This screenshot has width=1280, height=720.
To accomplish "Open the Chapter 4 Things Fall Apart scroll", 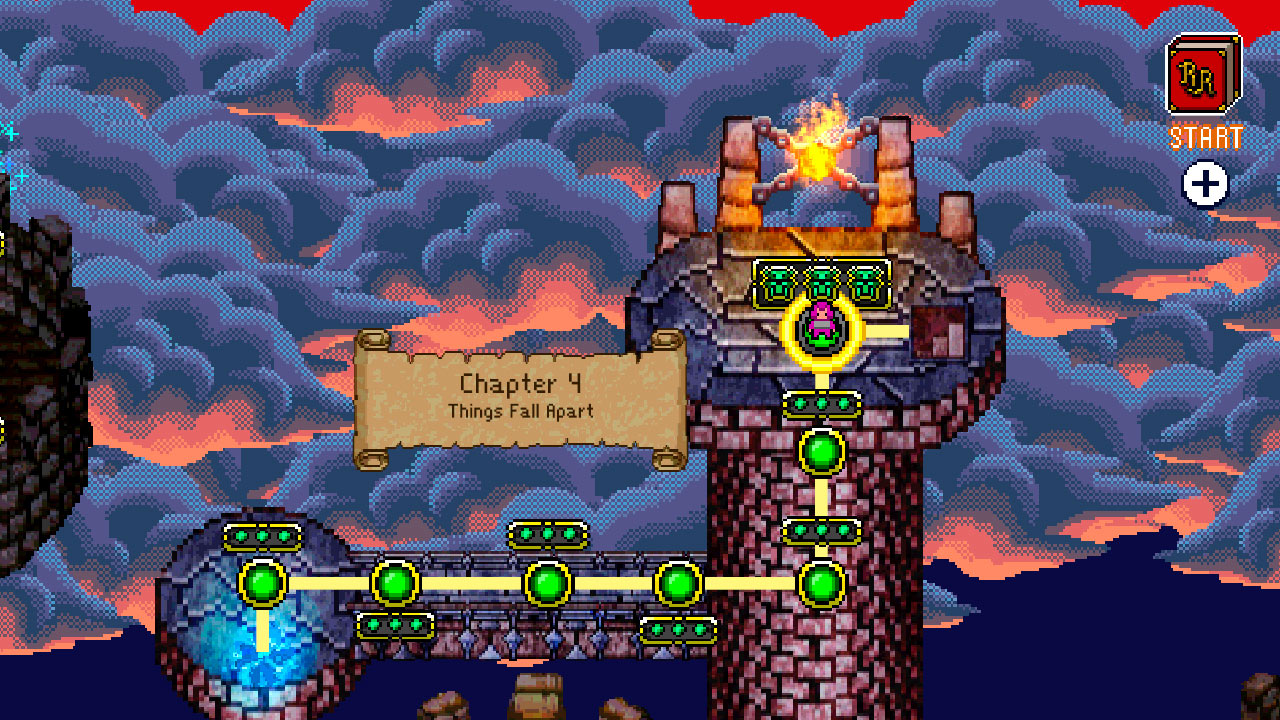I will pyautogui.click(x=520, y=395).
